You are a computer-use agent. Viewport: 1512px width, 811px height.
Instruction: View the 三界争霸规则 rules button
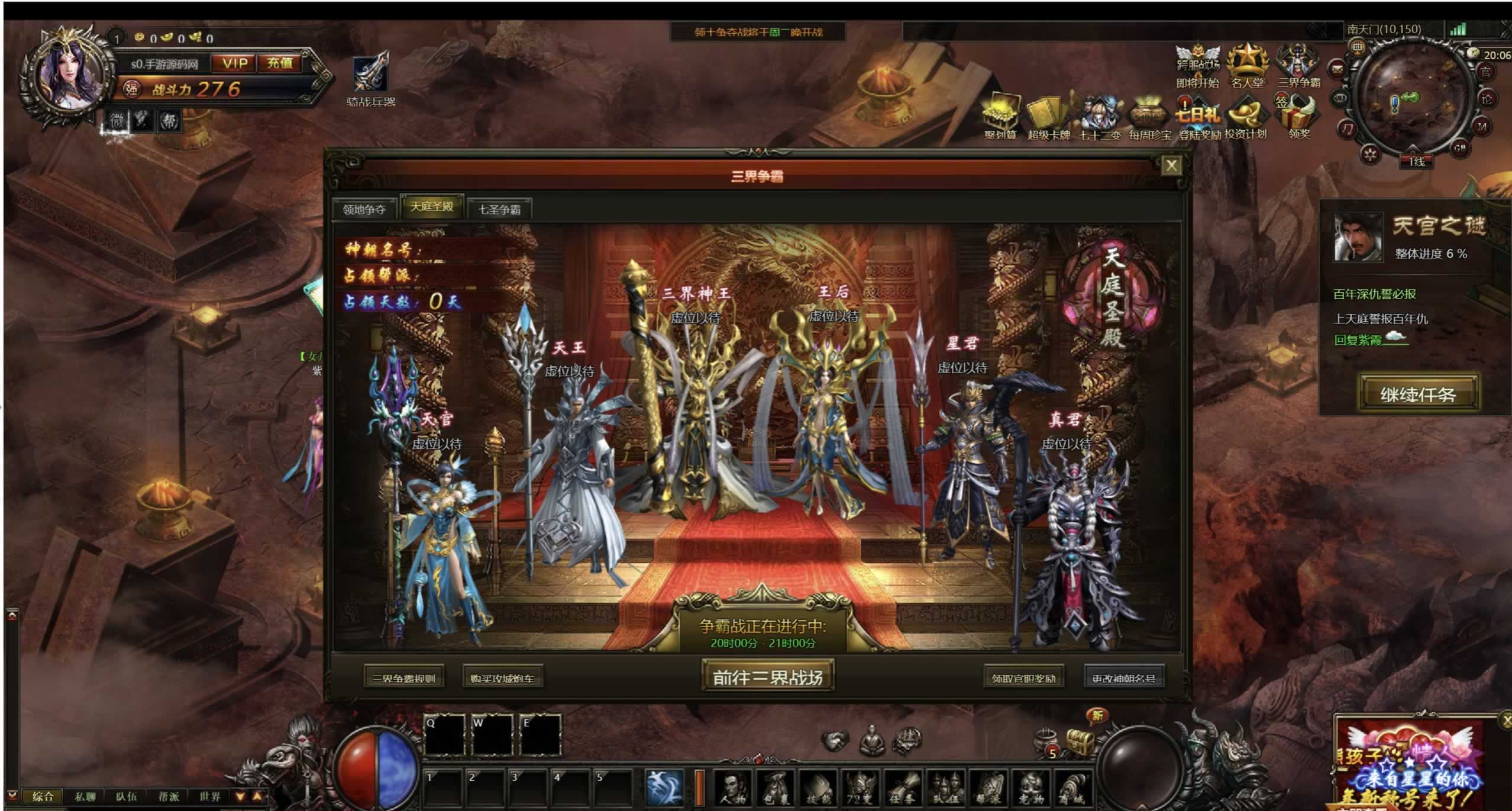(404, 678)
